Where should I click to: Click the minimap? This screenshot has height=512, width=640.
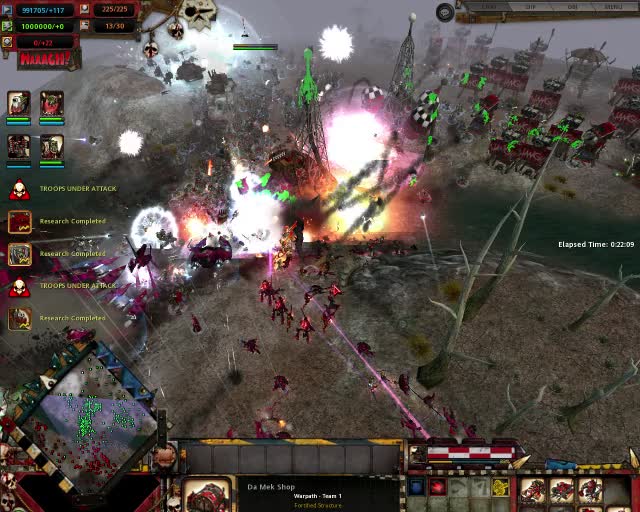coord(88,412)
